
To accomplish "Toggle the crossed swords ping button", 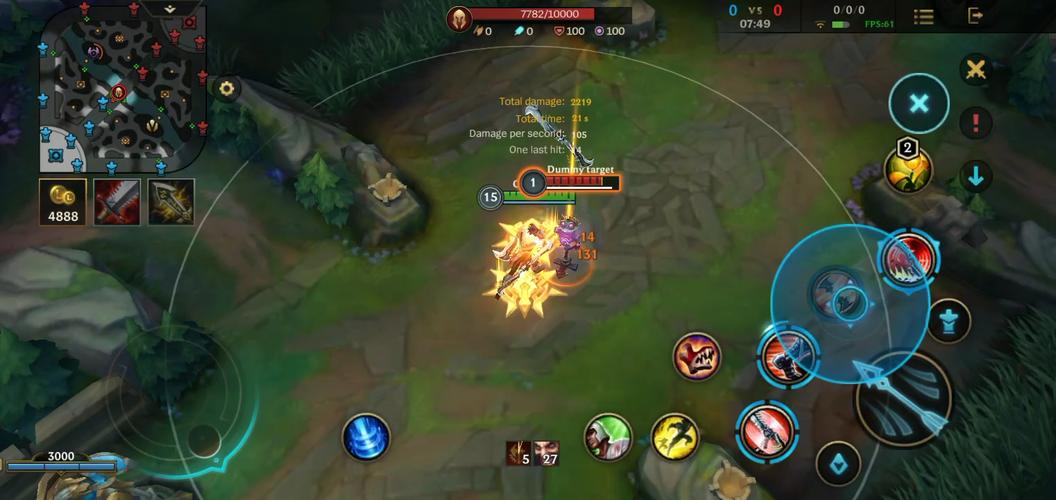I will point(975,69).
